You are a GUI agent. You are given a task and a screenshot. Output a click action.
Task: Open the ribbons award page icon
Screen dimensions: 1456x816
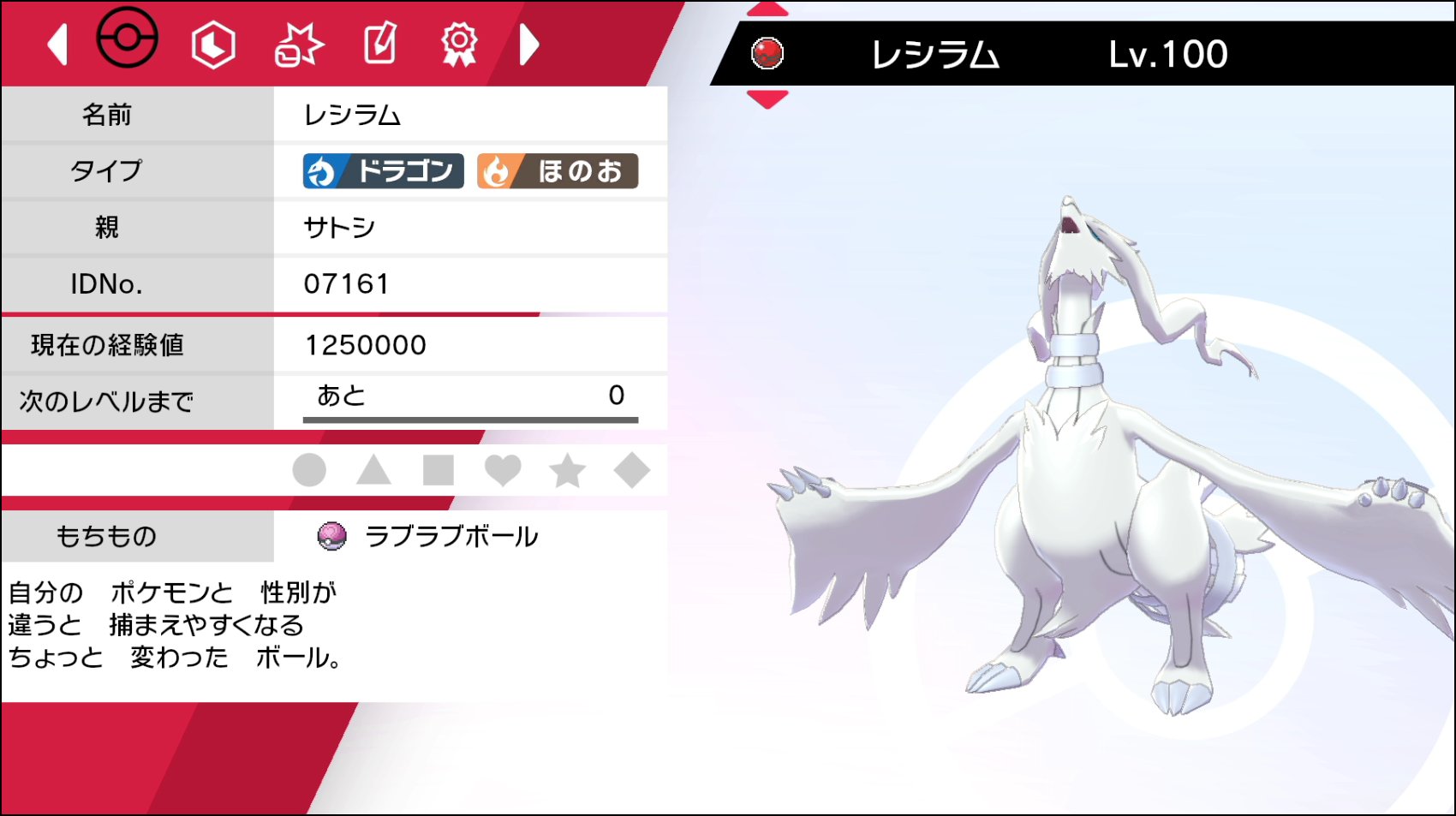coord(460,45)
